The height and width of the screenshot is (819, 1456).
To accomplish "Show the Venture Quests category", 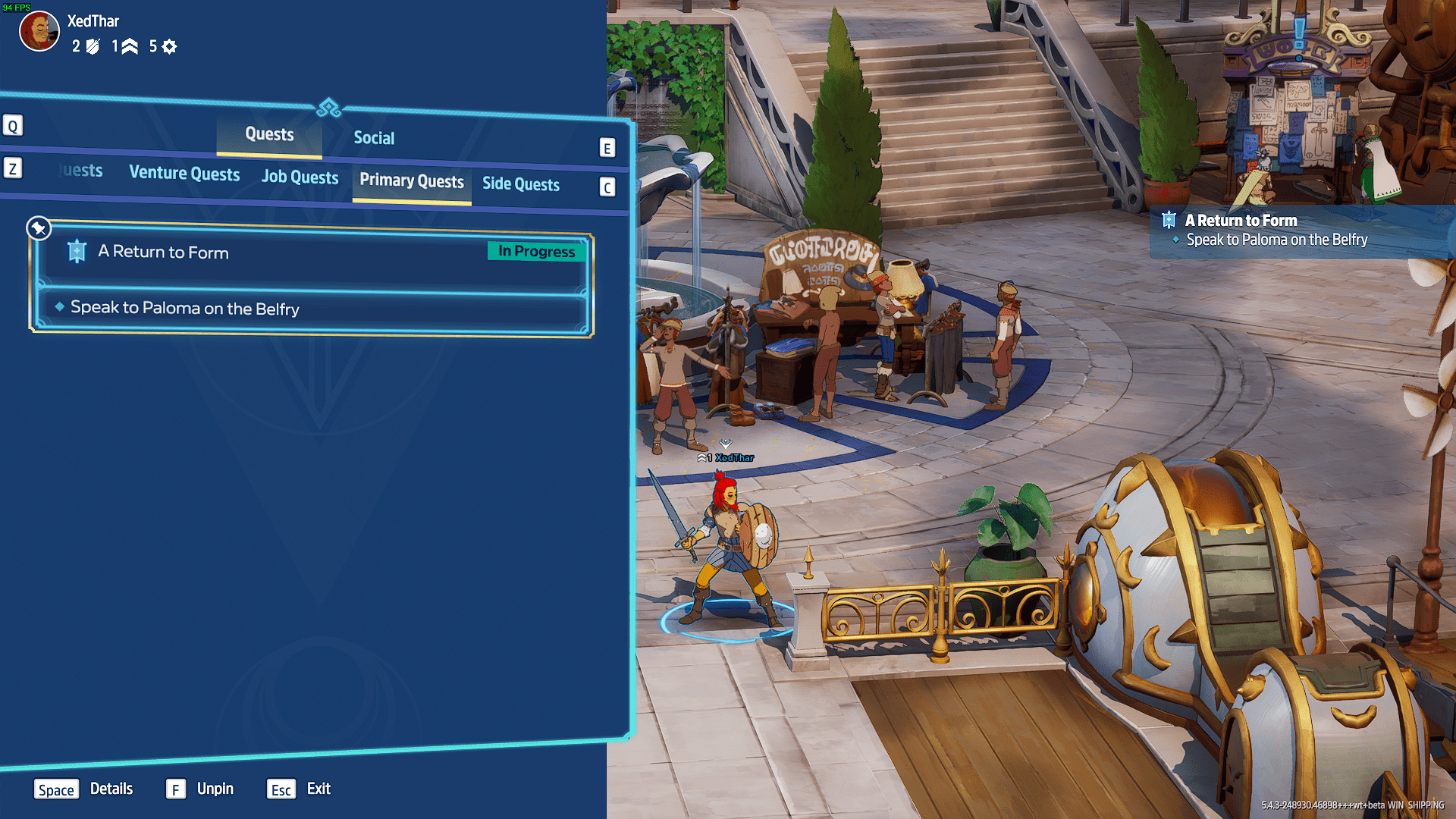I will coord(184,174).
